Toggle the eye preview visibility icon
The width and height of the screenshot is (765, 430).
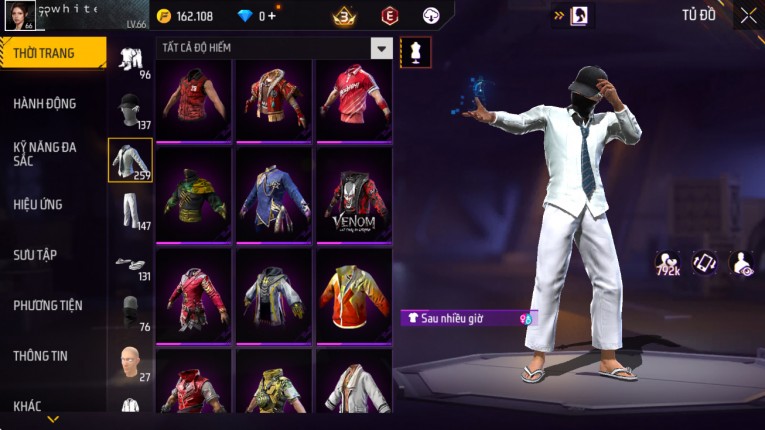click(742, 263)
